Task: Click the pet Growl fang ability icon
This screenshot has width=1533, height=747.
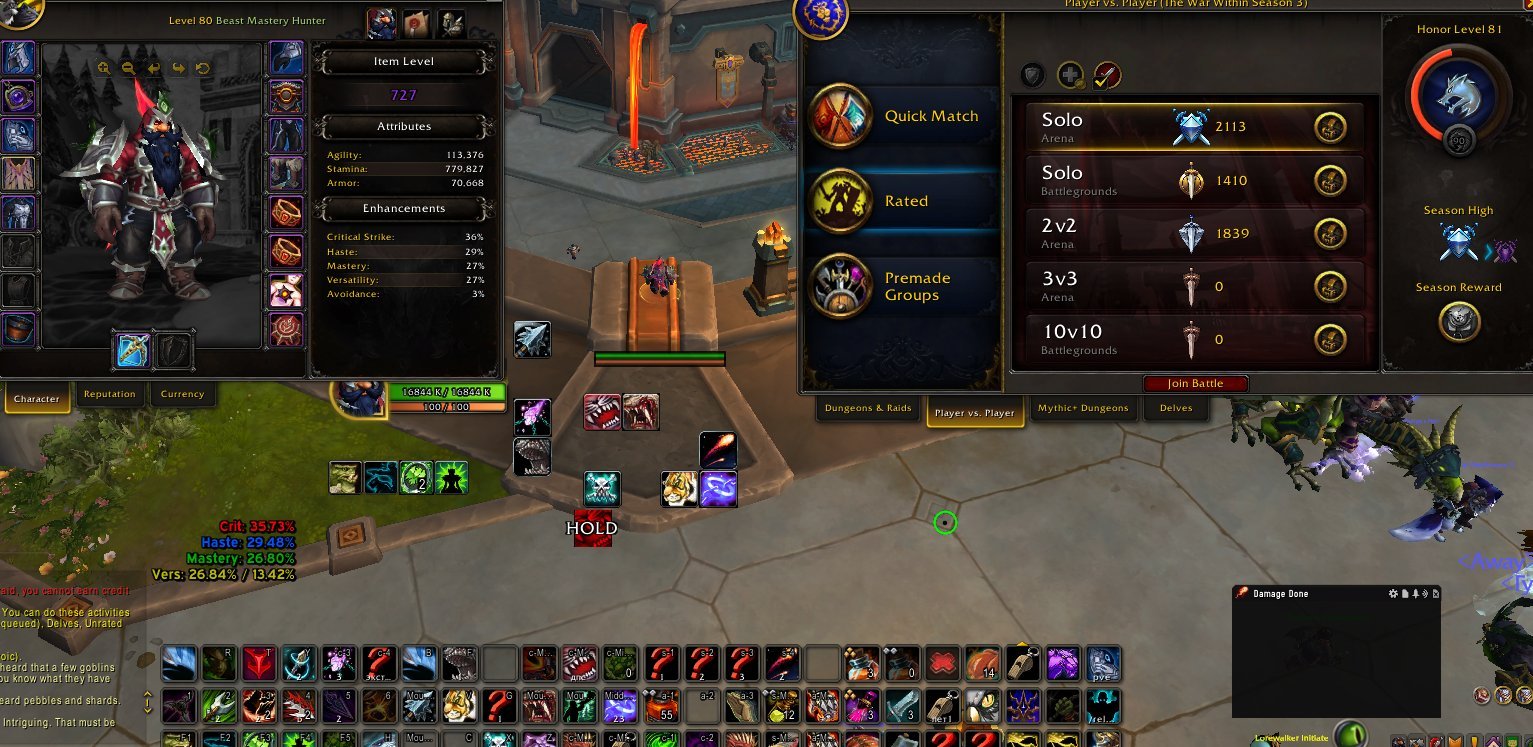Action: coord(600,411)
